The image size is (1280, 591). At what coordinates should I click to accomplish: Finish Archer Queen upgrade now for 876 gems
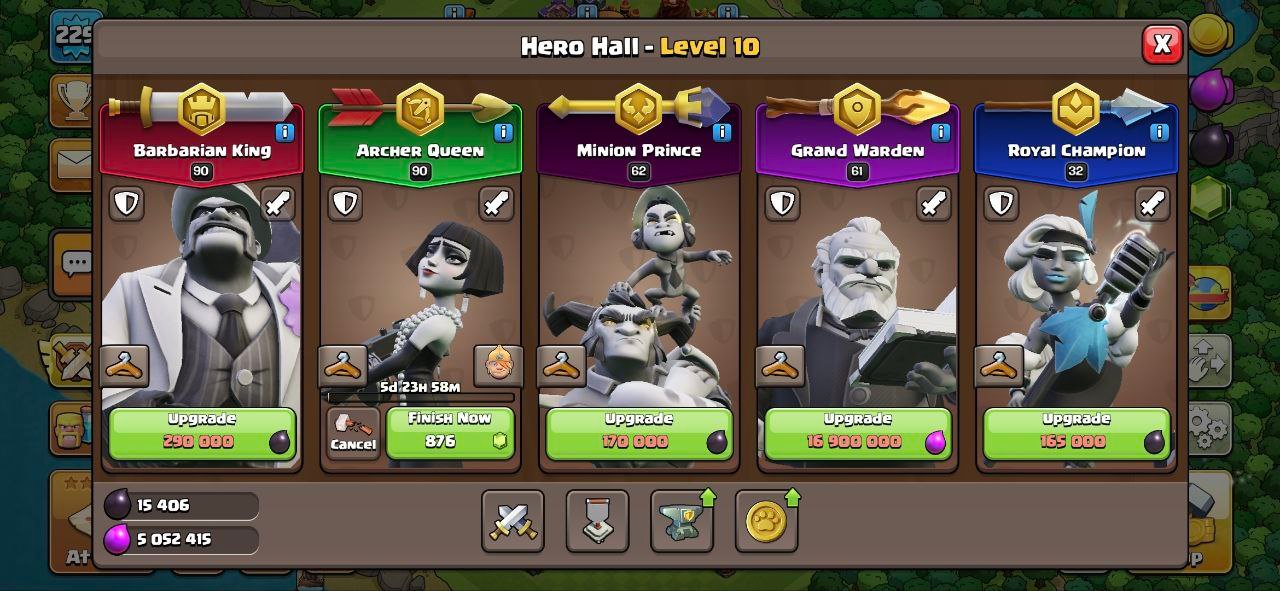[x=450, y=433]
